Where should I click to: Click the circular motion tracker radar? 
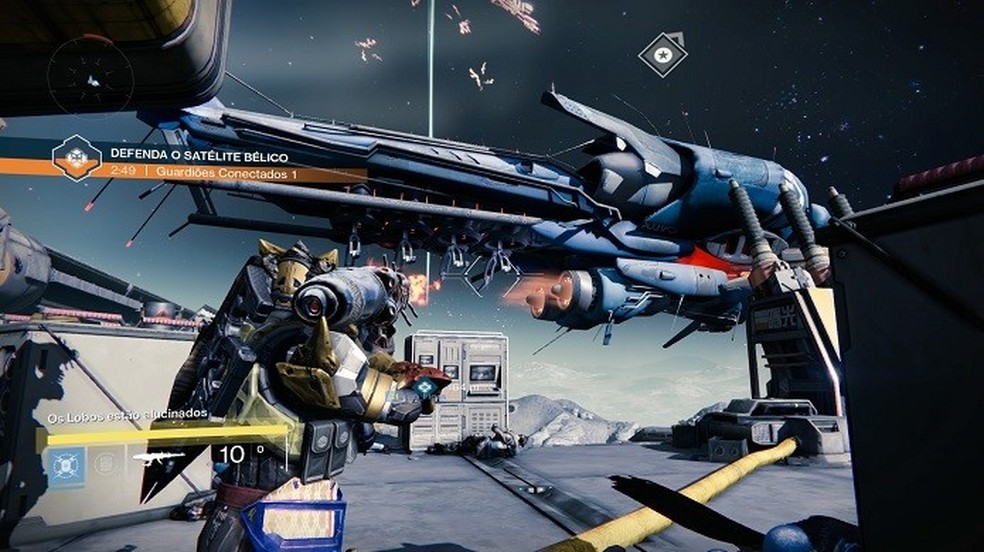pos(90,76)
